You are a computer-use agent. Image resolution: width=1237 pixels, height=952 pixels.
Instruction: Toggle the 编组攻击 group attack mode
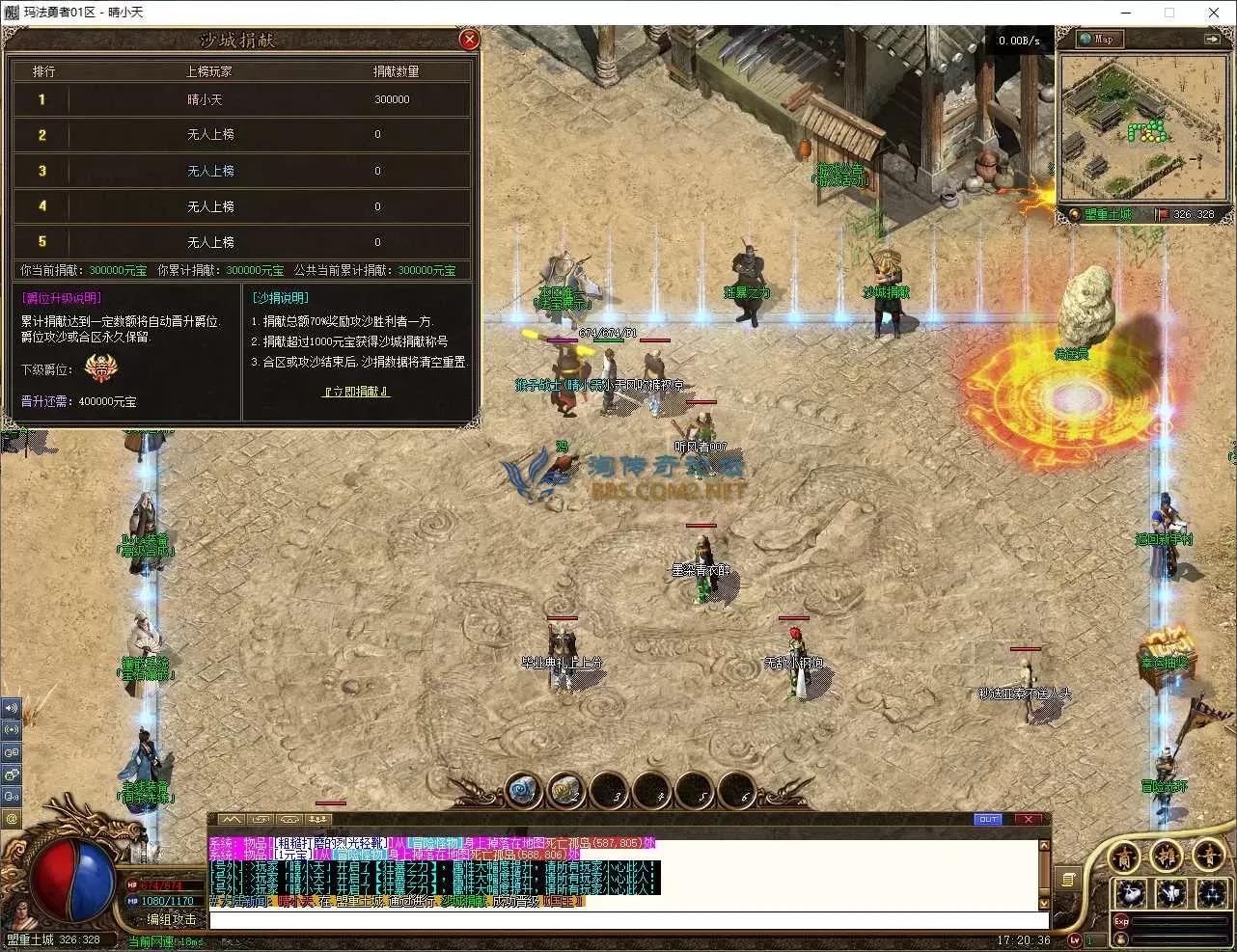click(x=171, y=919)
